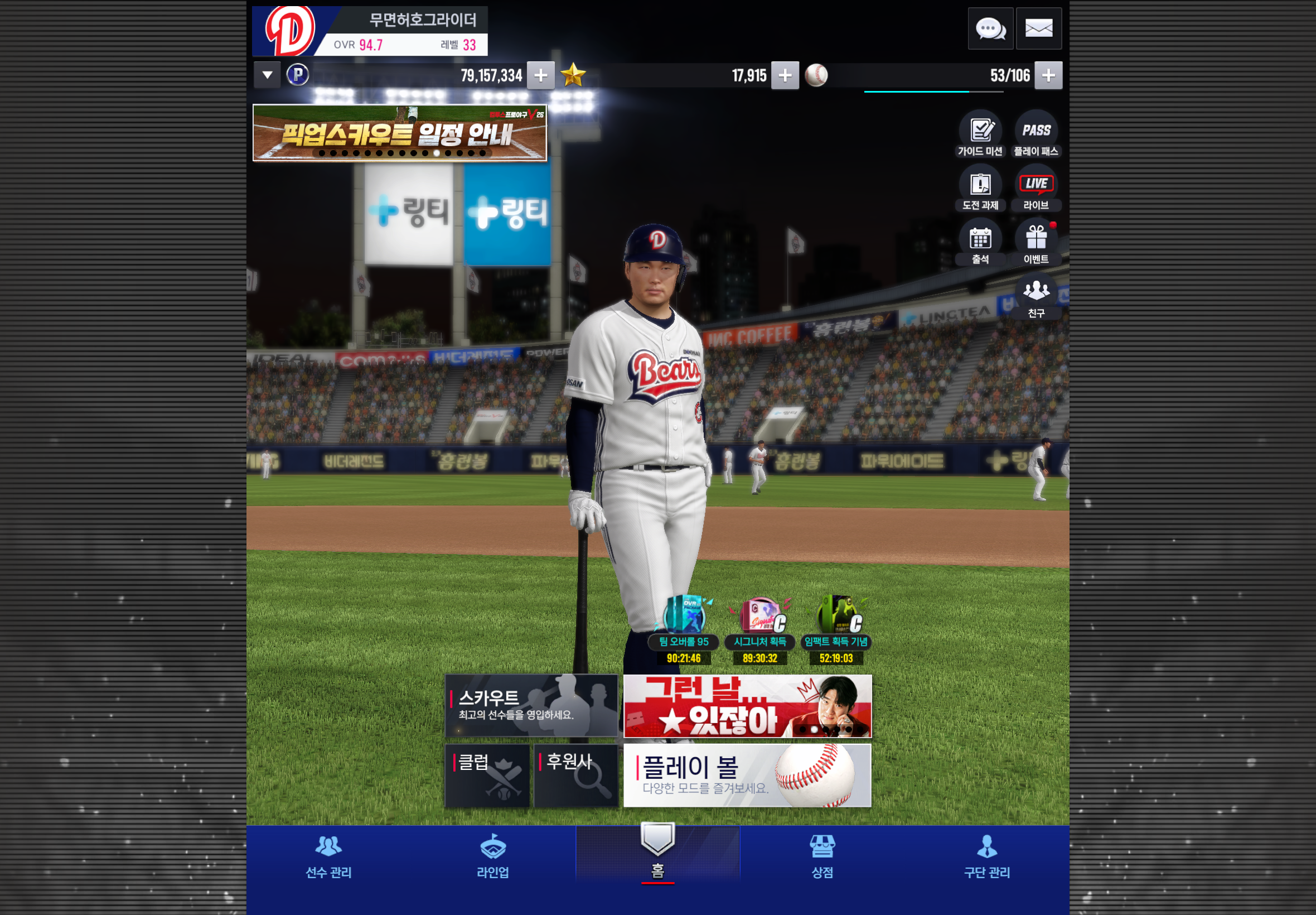Switch to the 상점 shop tab
The height and width of the screenshot is (915, 1316).
click(822, 857)
